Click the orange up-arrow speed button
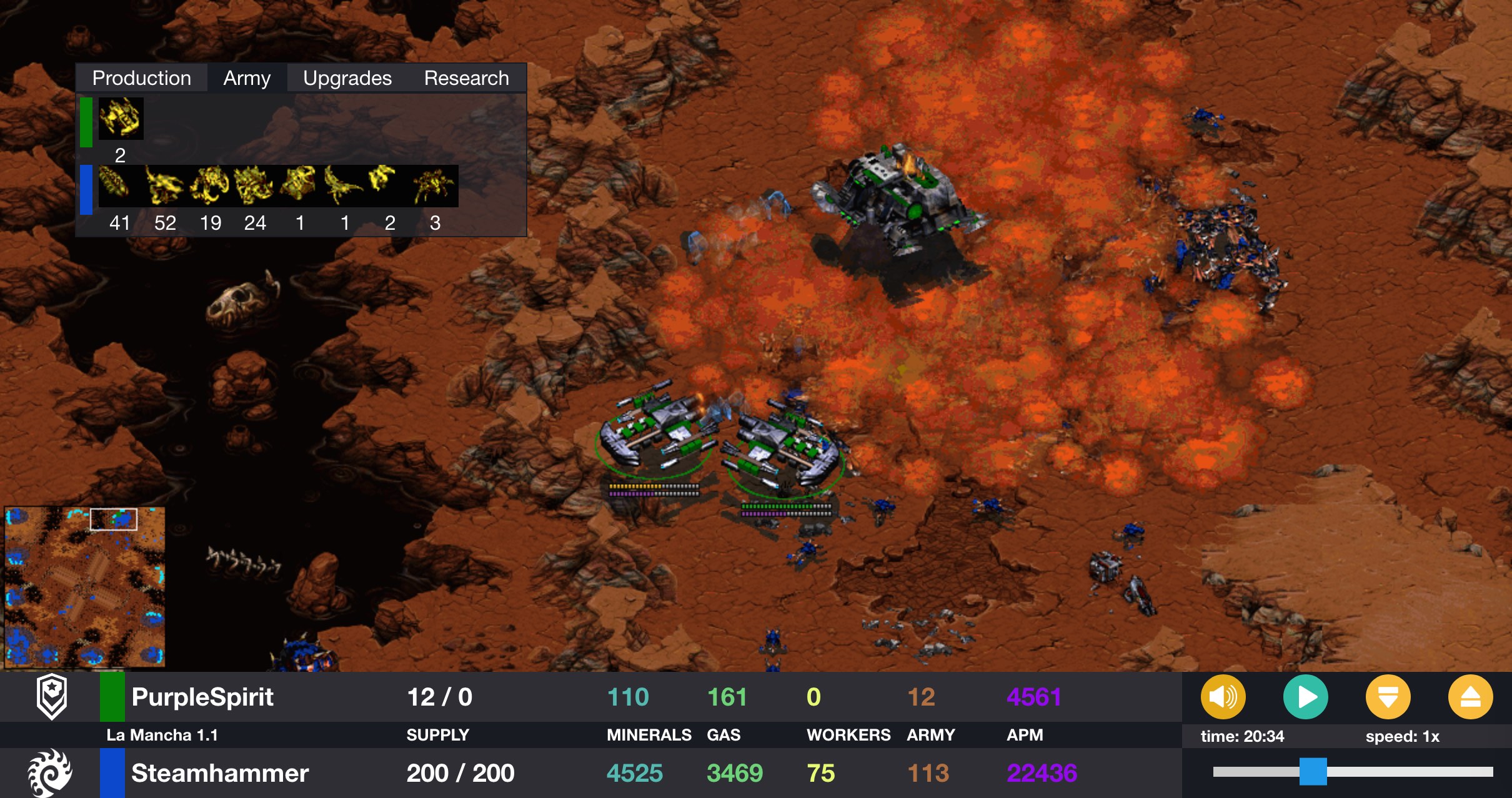 [1470, 697]
